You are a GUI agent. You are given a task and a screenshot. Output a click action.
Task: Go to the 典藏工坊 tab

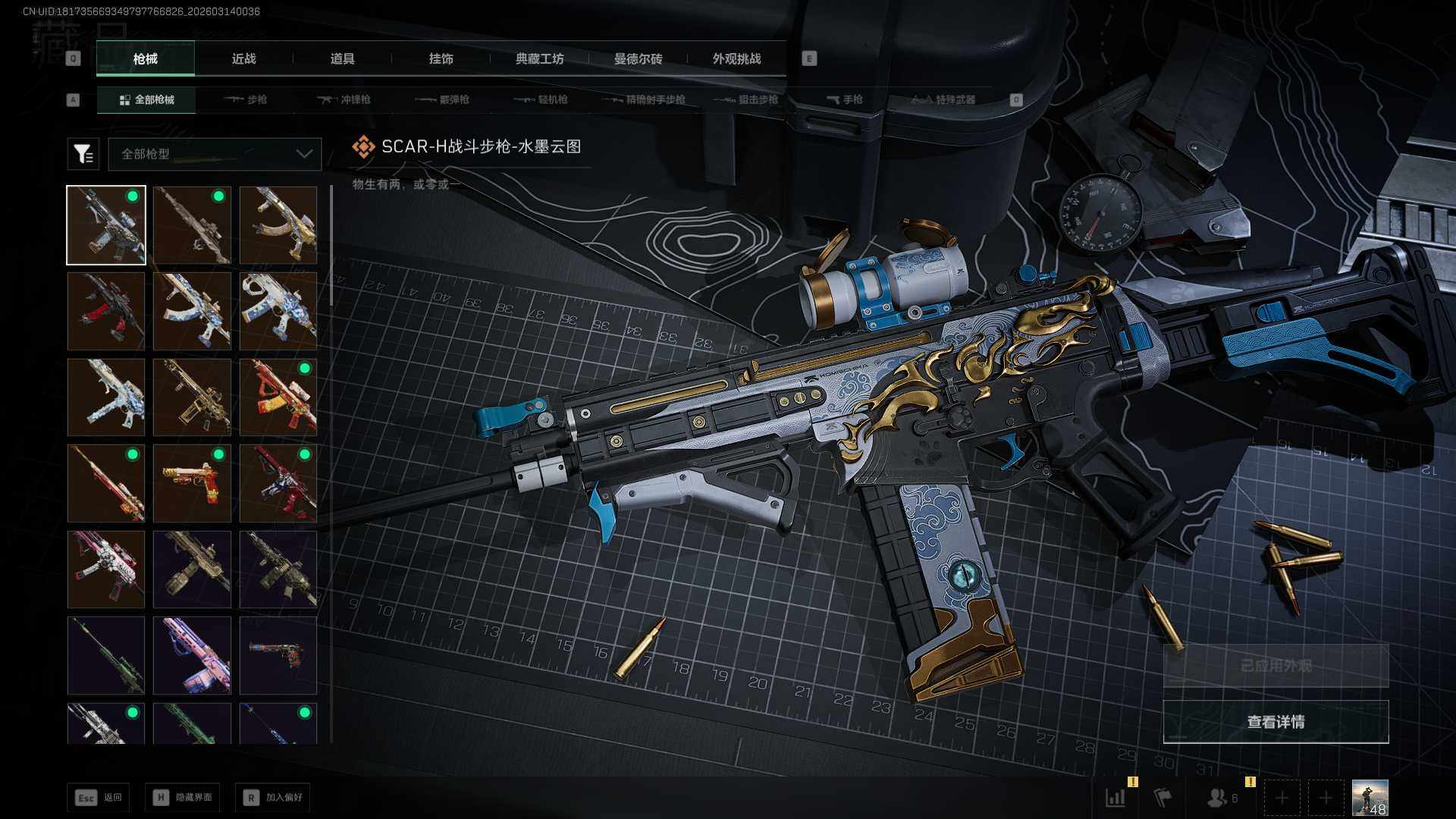[539, 58]
